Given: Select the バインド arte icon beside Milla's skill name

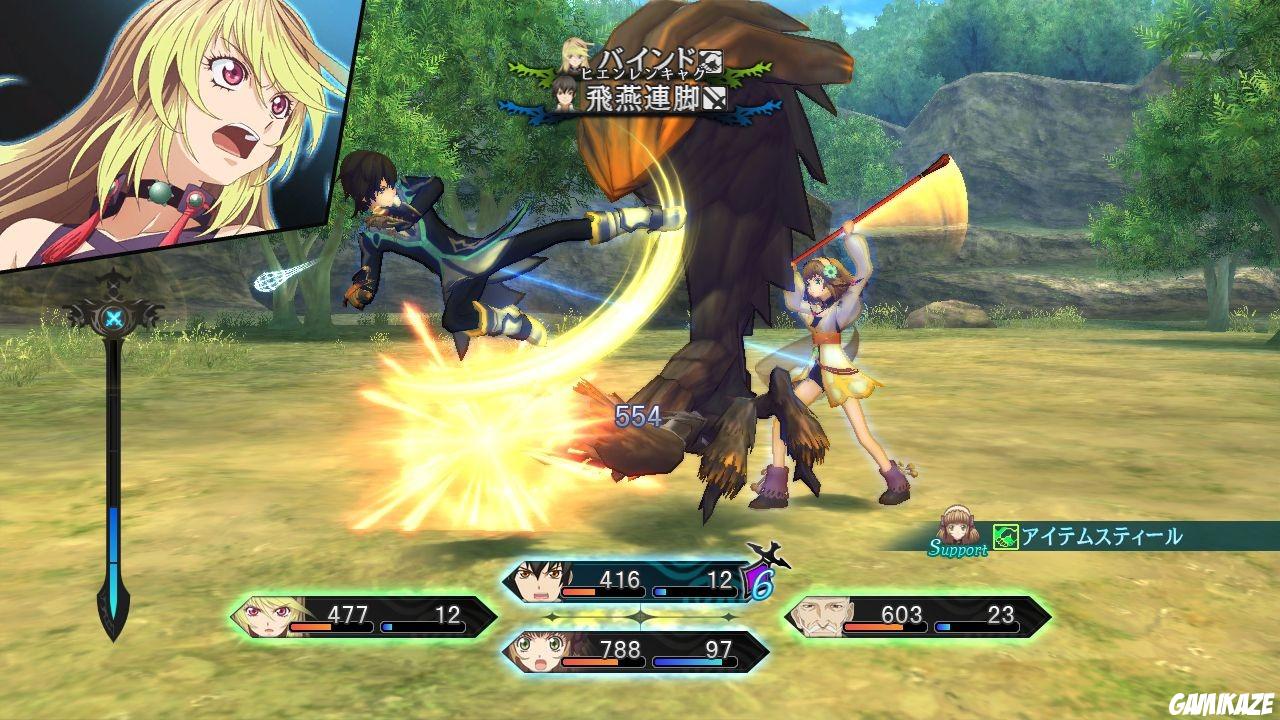Looking at the screenshot, I should pos(713,60).
